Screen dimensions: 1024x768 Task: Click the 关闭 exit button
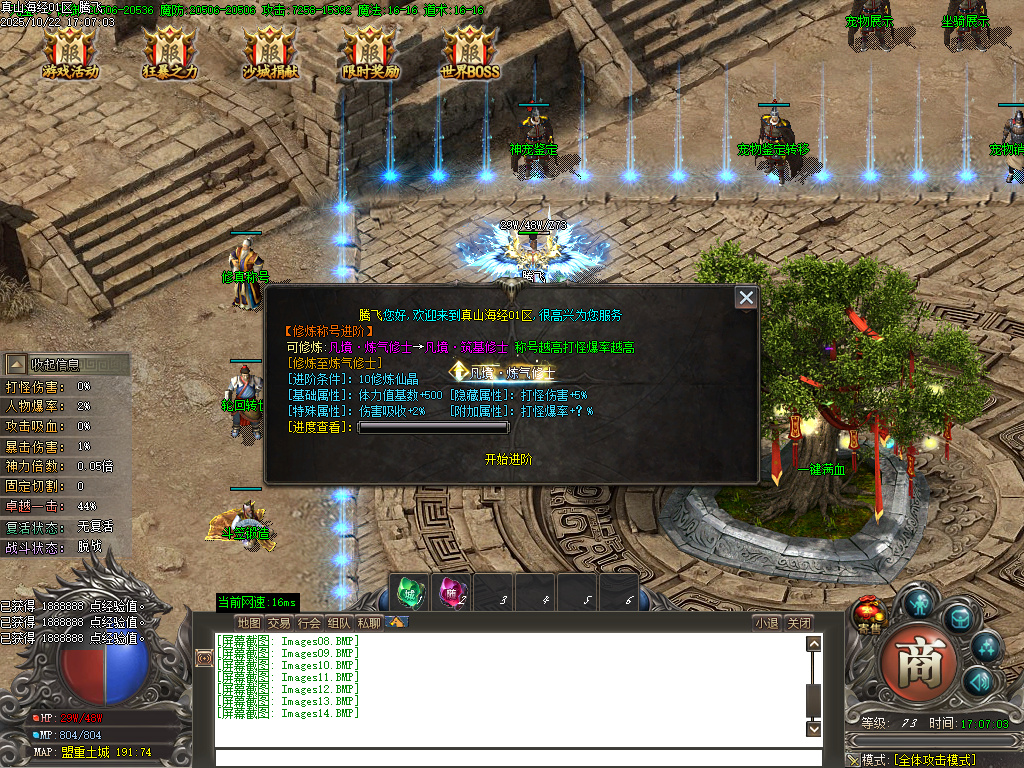point(798,622)
